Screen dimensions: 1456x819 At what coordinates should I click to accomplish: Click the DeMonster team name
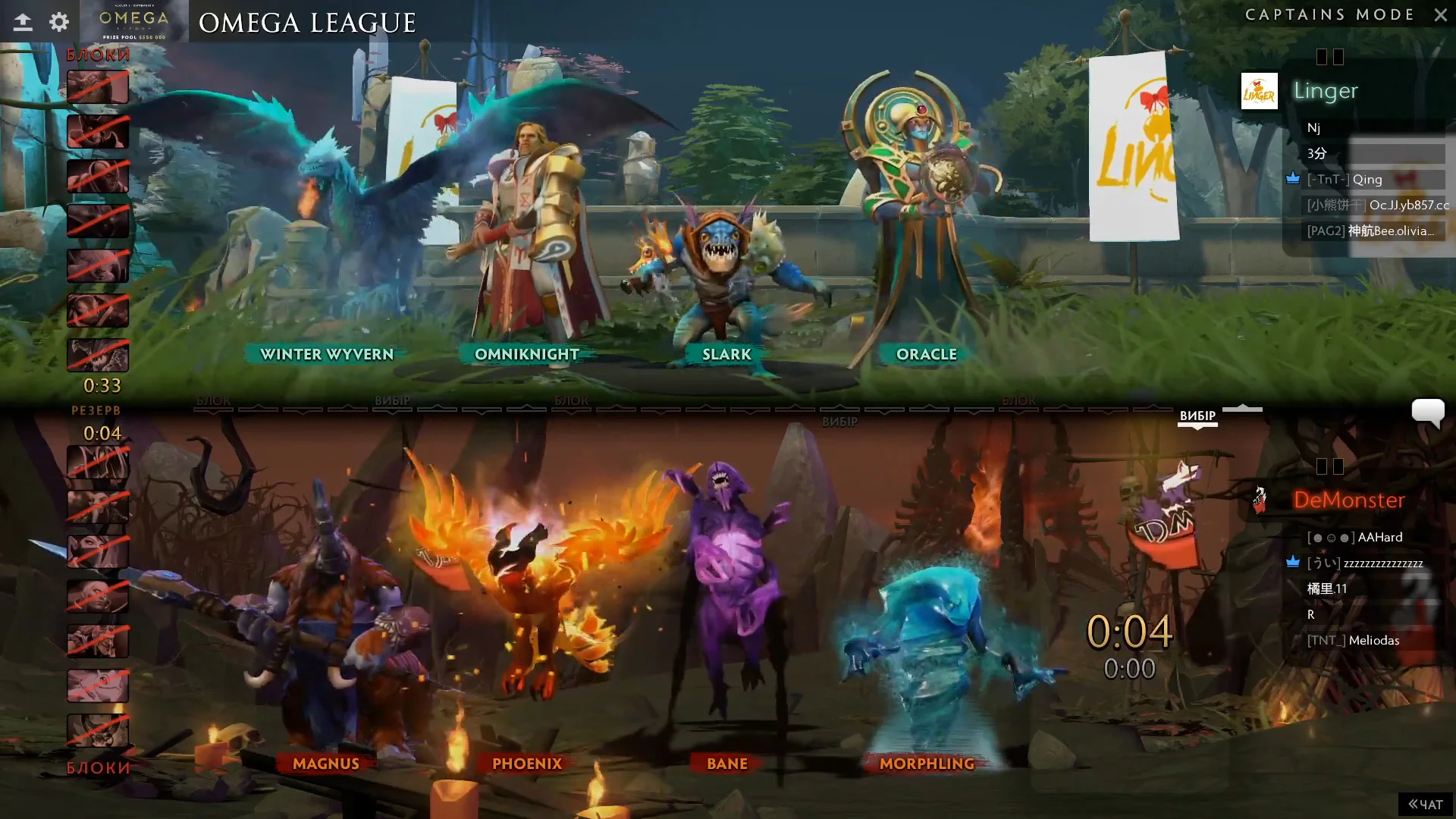click(1348, 500)
